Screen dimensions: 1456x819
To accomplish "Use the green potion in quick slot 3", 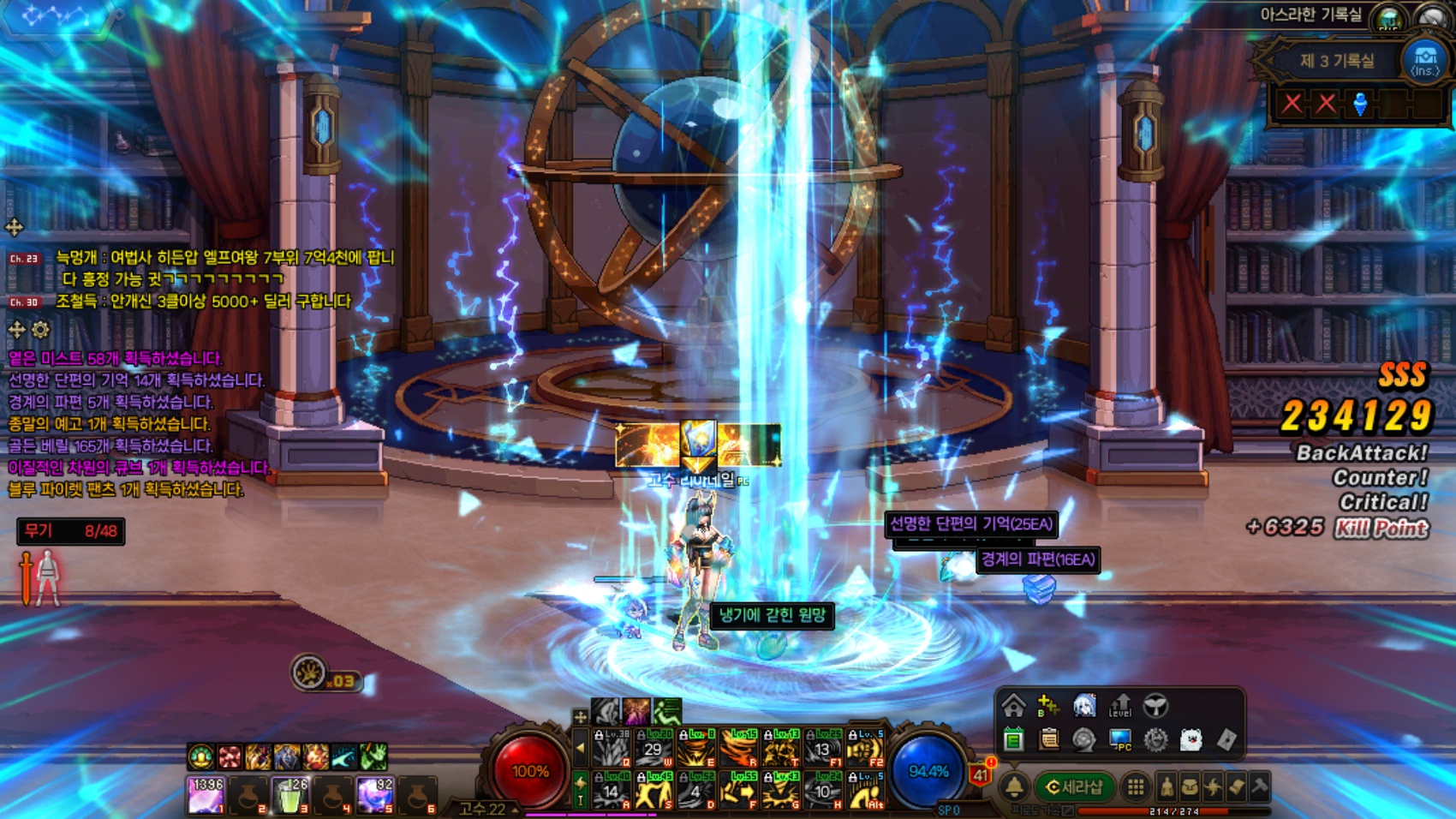I will point(289,796).
